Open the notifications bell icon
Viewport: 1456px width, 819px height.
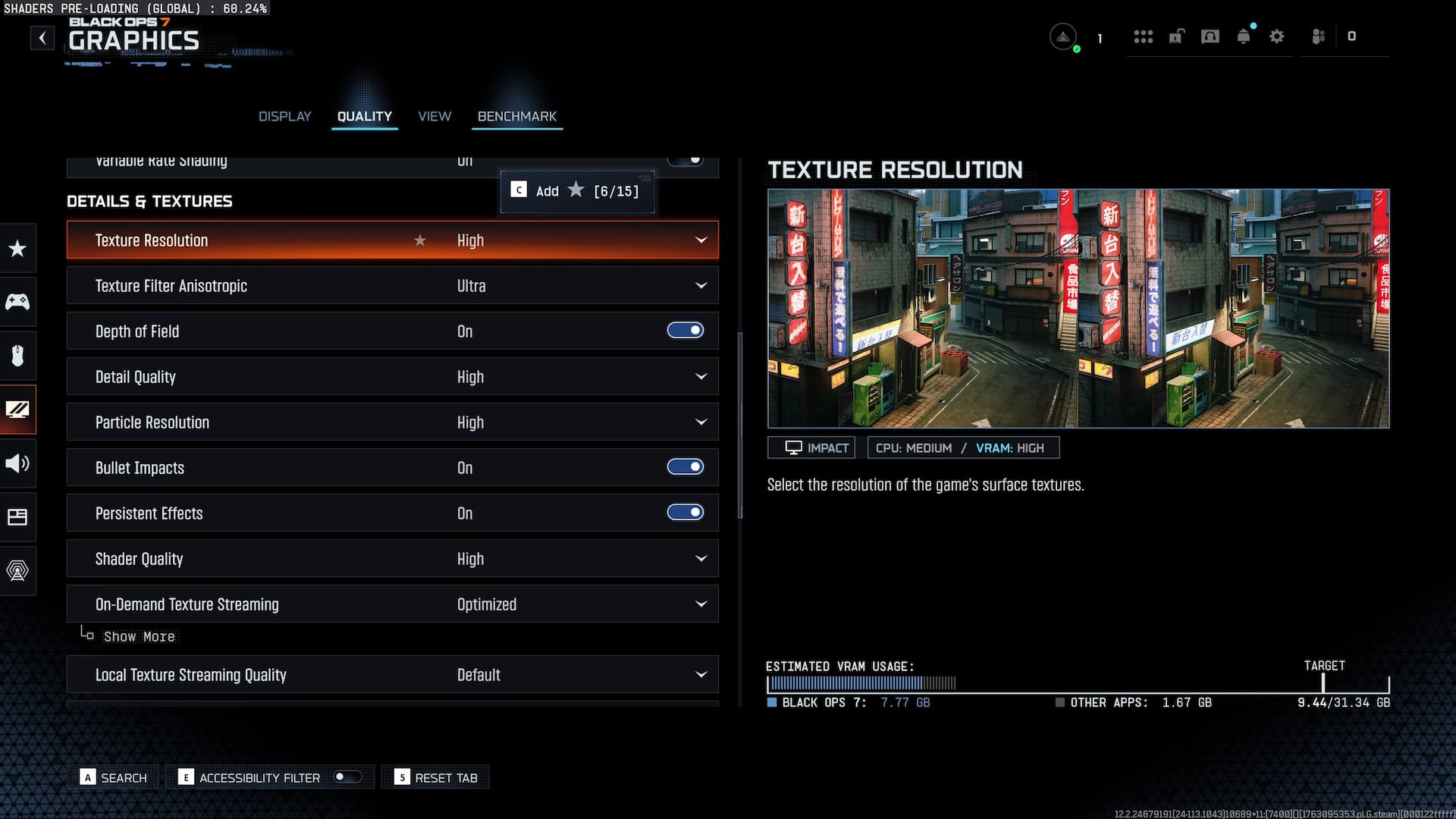[1244, 36]
